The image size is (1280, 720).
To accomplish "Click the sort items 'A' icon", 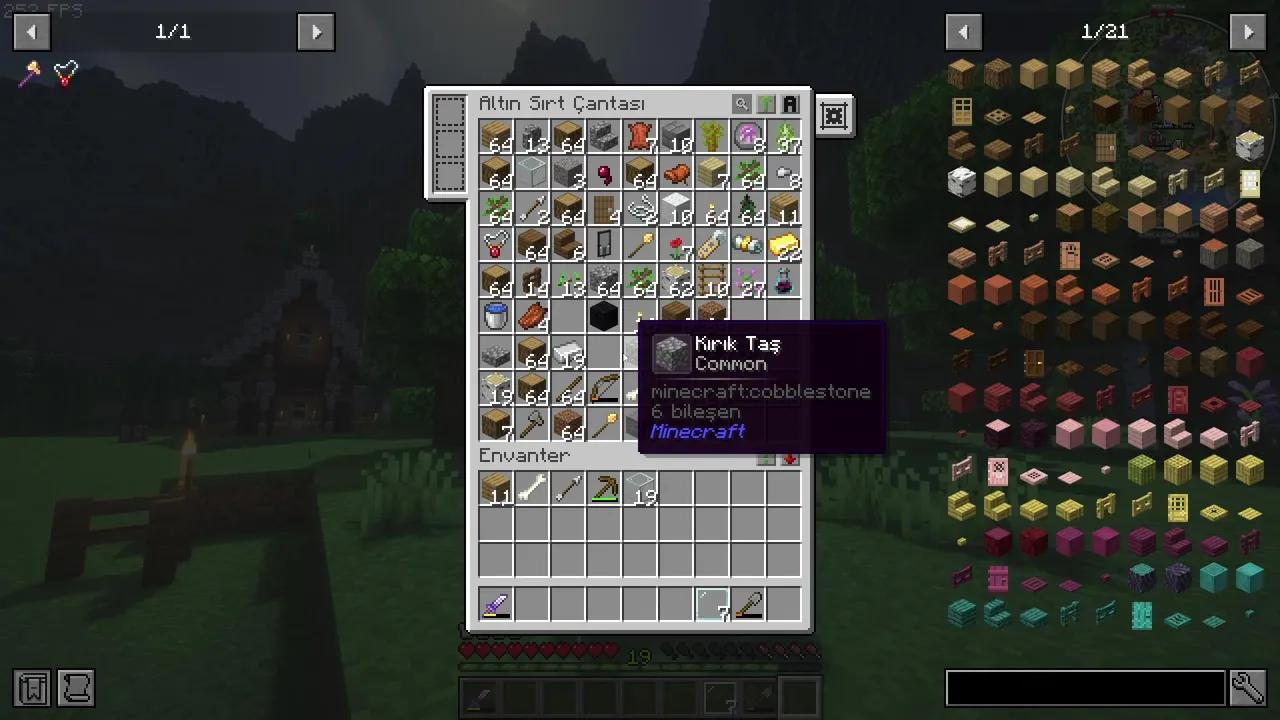I will (789, 103).
